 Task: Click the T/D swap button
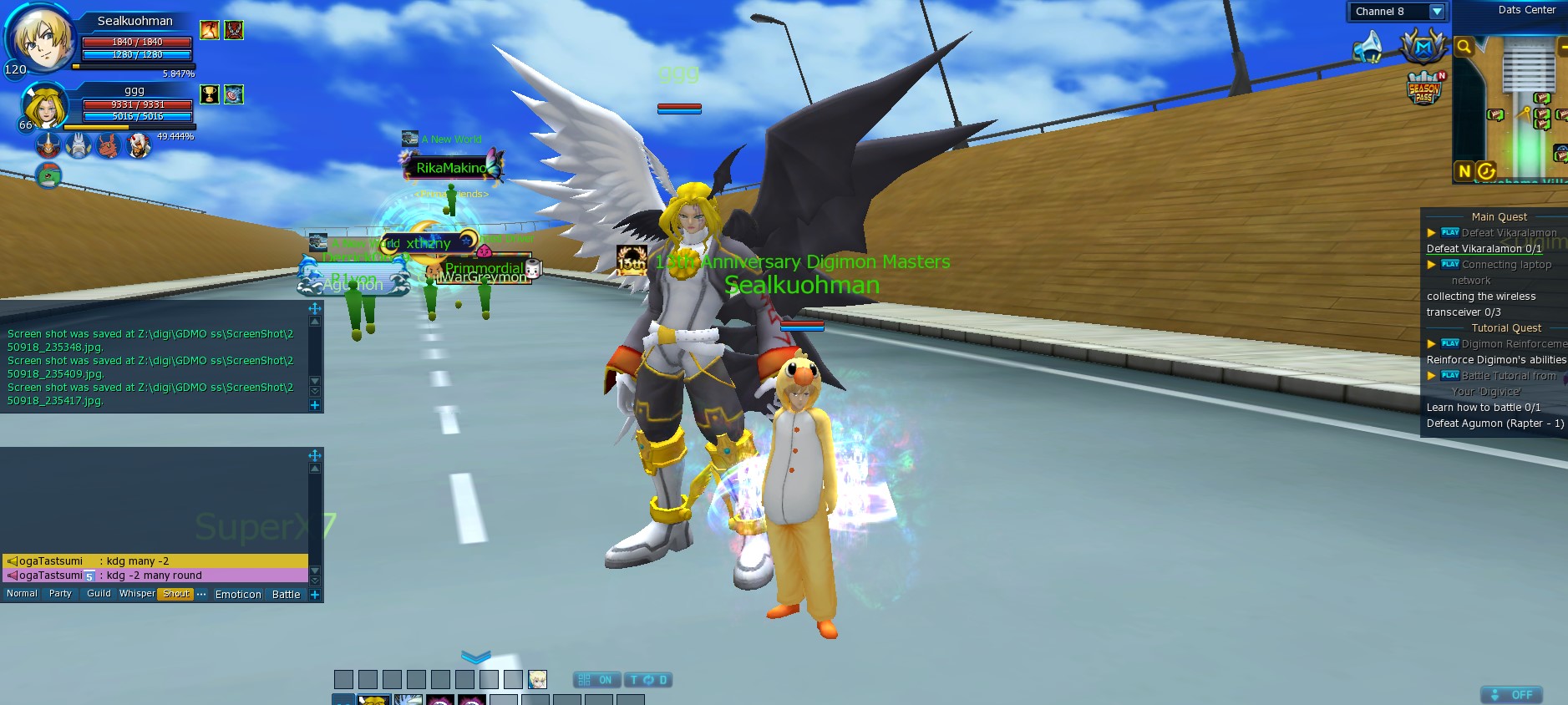coord(648,680)
